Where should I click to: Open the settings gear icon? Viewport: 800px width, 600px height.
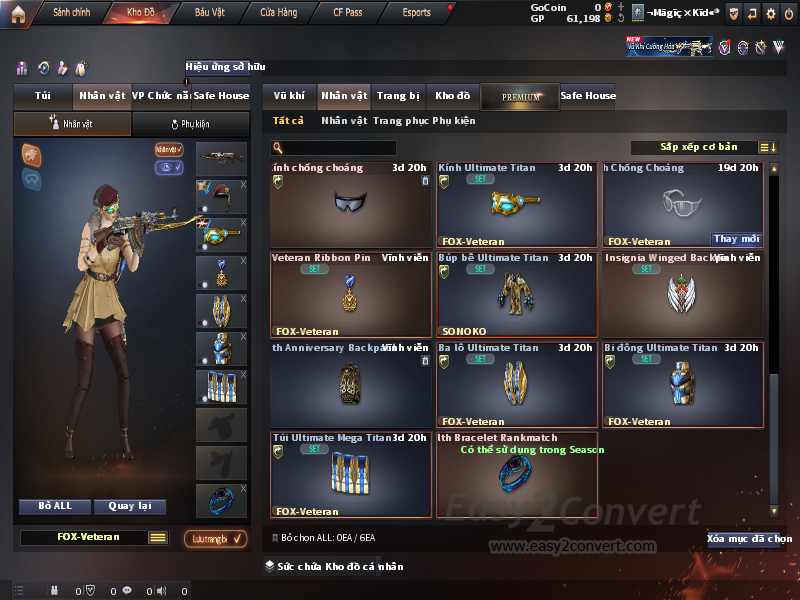770,13
